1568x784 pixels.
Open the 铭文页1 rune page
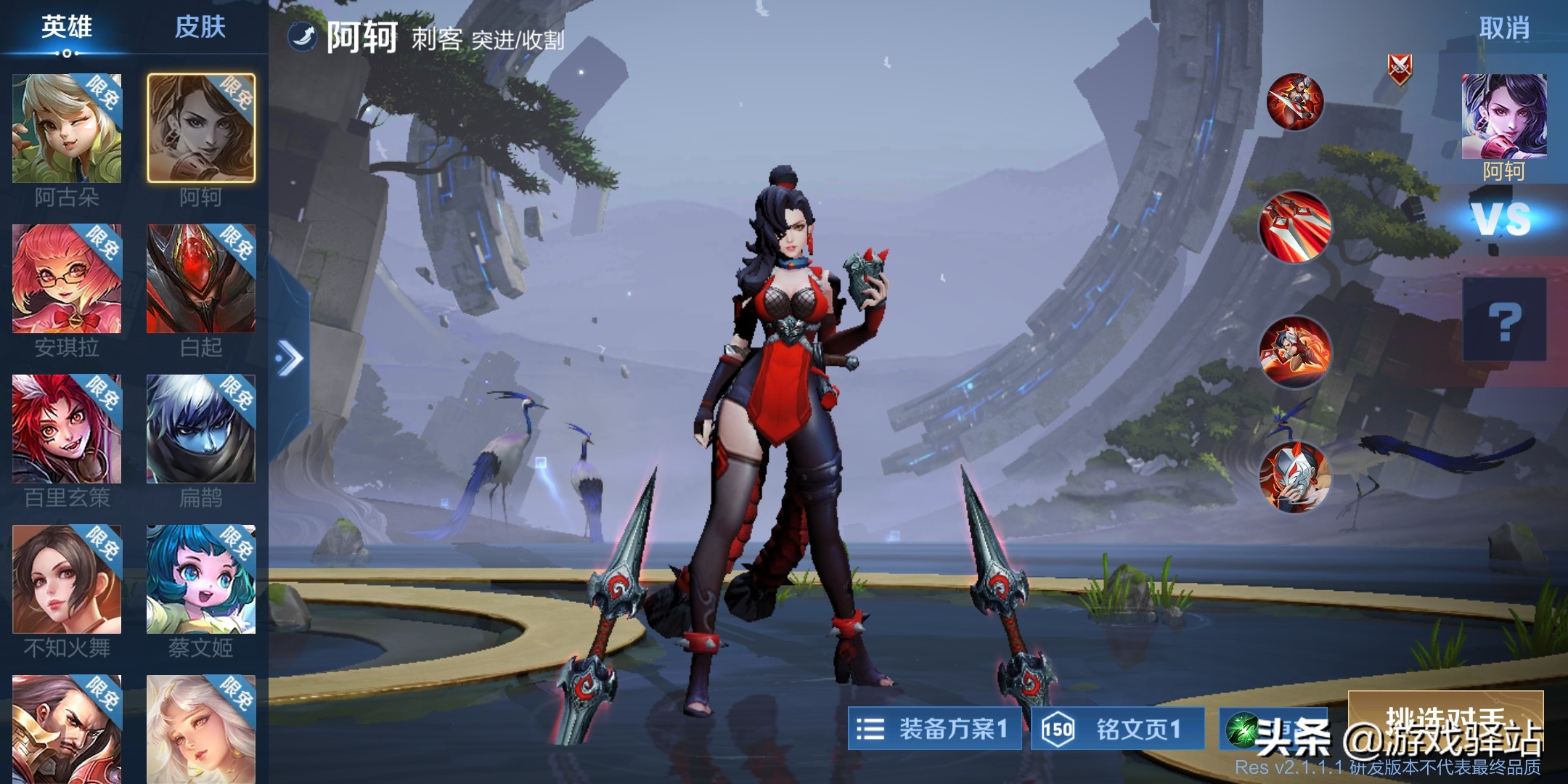click(1117, 729)
